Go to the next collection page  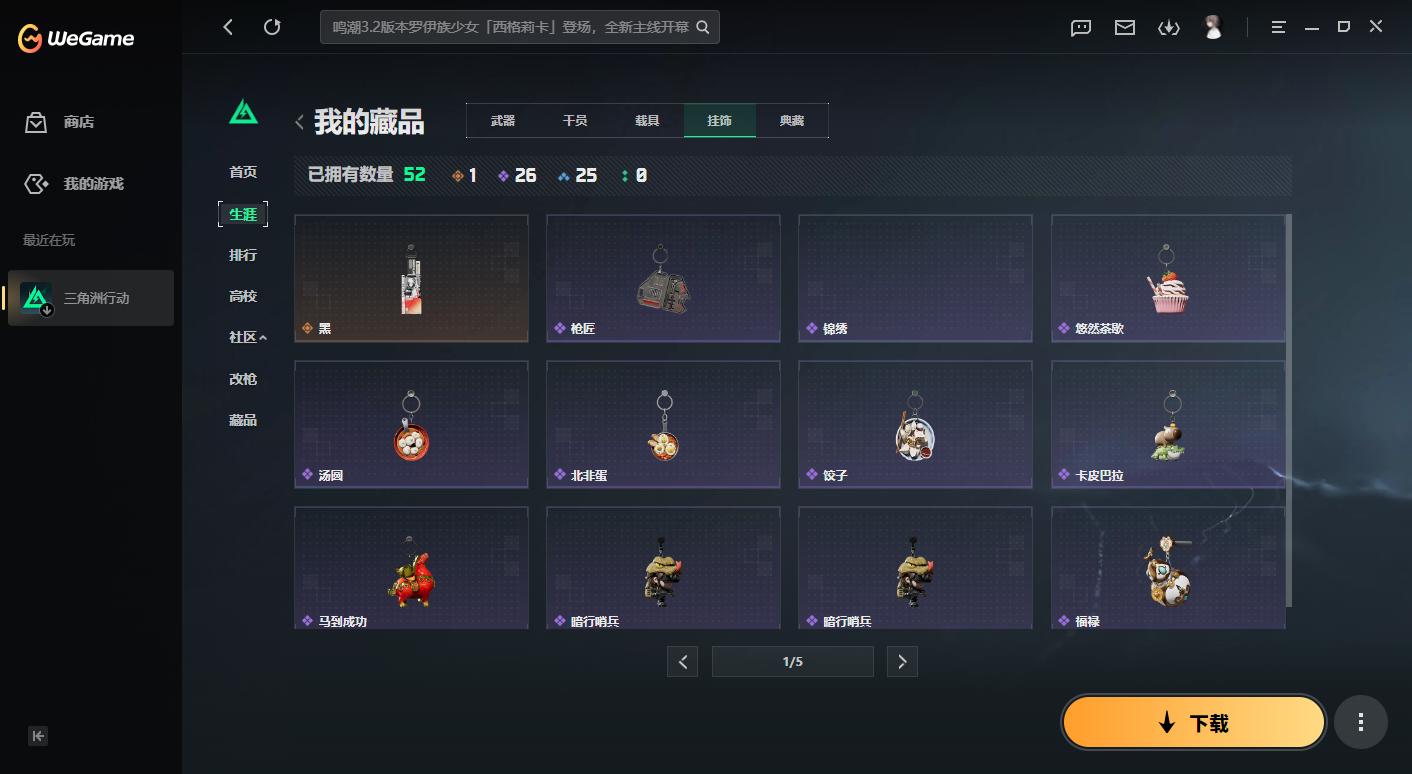tap(902, 661)
